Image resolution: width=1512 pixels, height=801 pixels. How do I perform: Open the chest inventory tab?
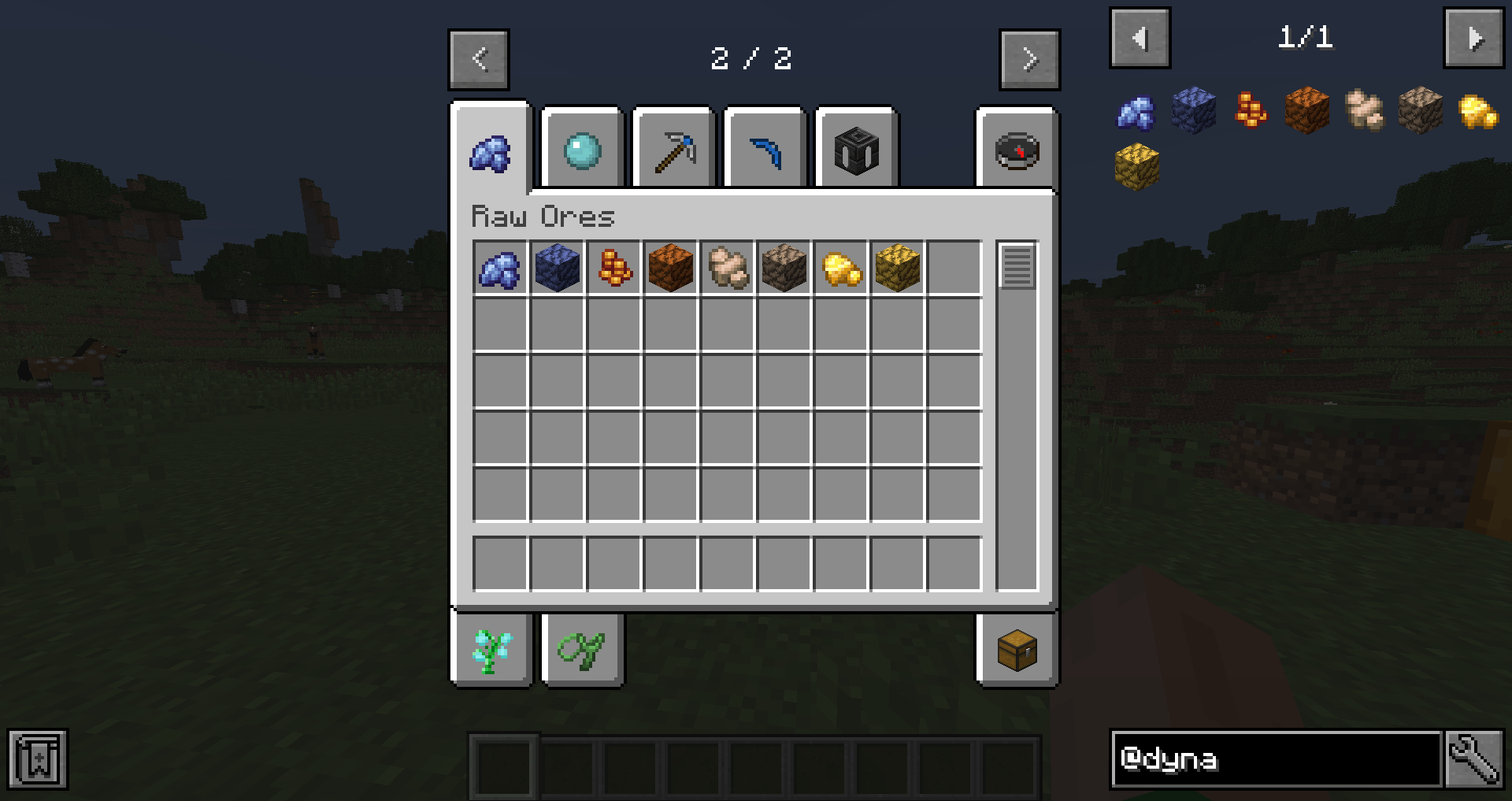[x=1015, y=651]
